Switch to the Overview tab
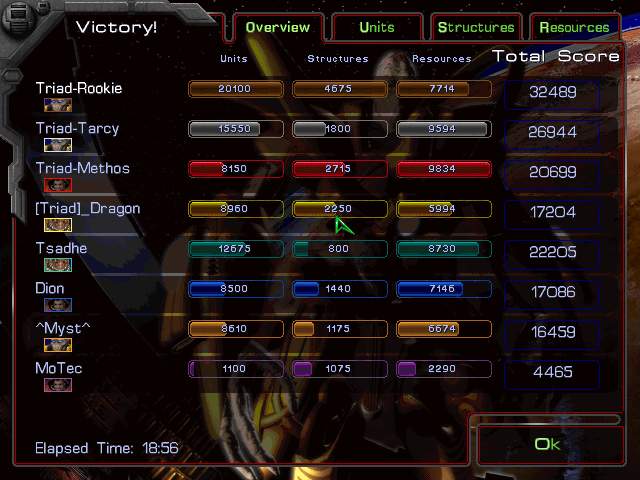 point(277,27)
